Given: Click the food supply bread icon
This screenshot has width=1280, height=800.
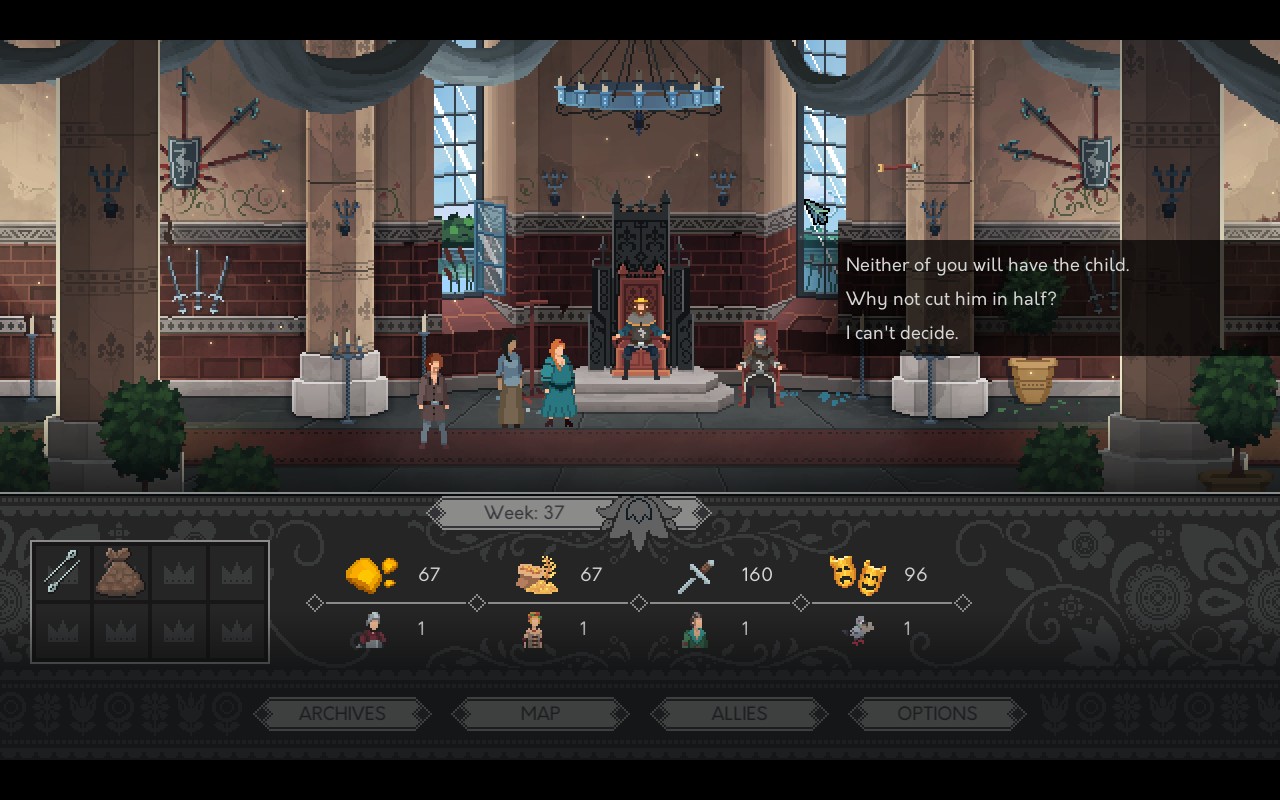Looking at the screenshot, I should point(537,576).
